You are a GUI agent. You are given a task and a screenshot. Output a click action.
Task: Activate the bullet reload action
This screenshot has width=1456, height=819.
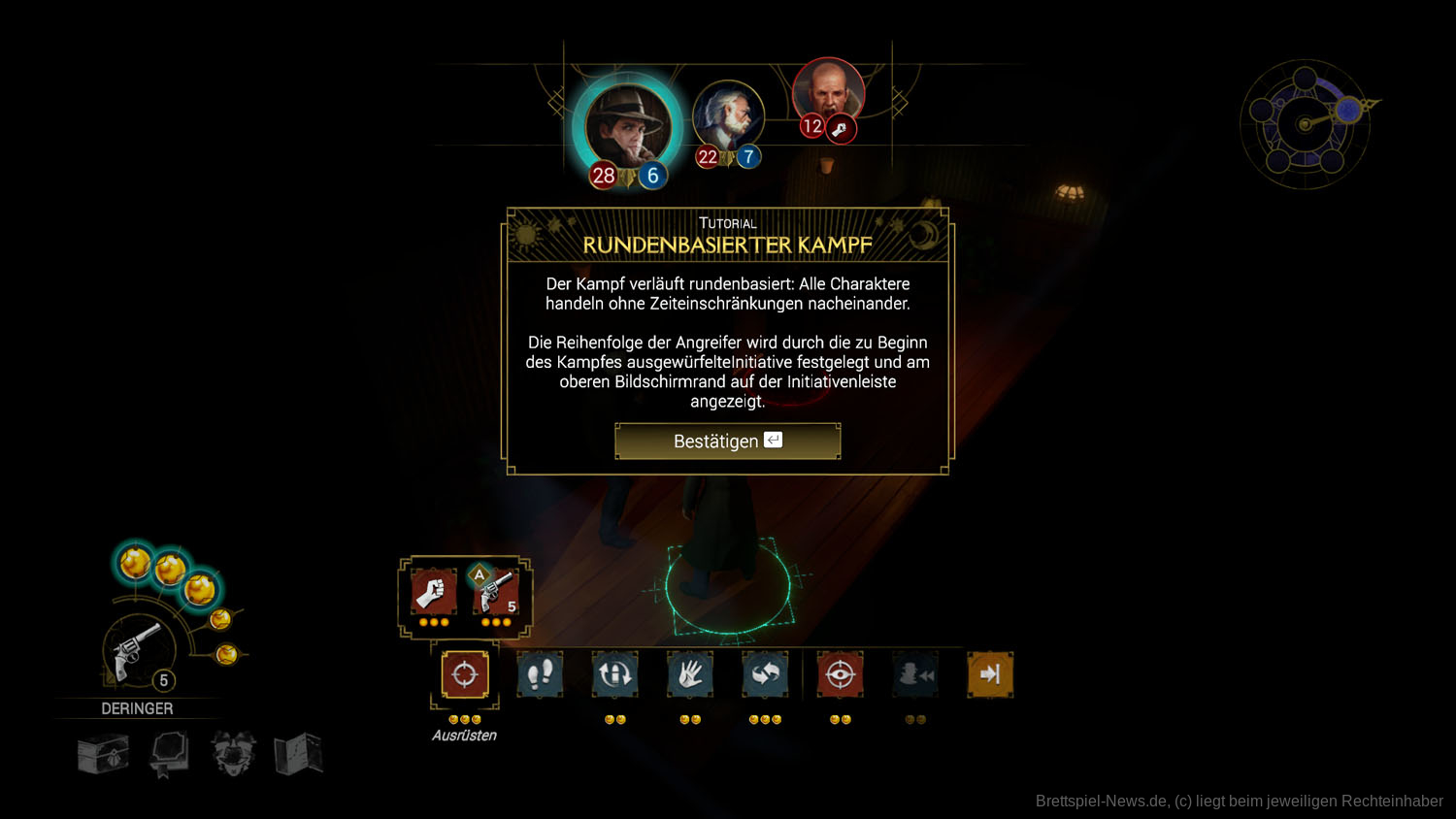(x=614, y=674)
